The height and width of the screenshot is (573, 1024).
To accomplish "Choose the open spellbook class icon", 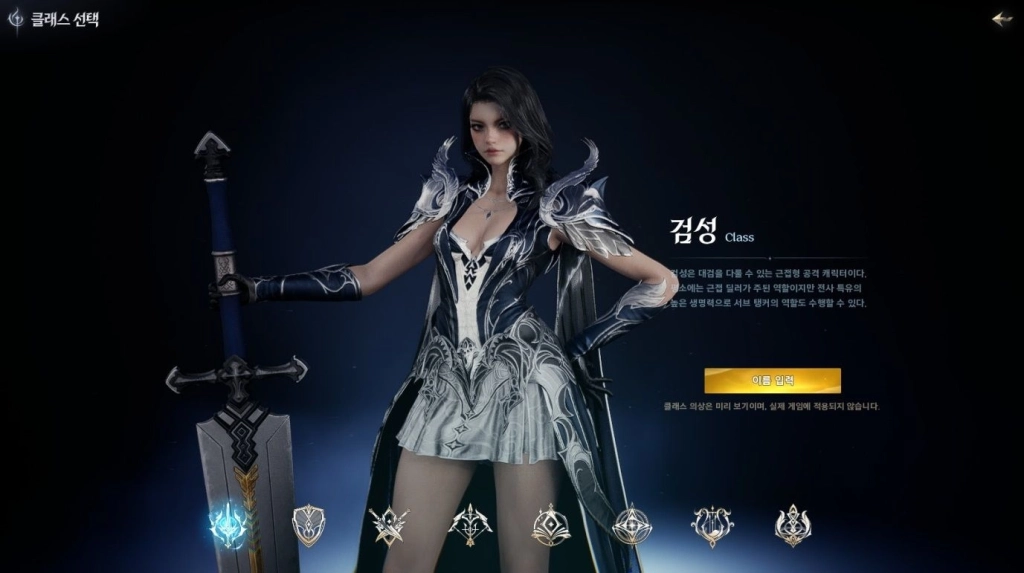I will (551, 525).
